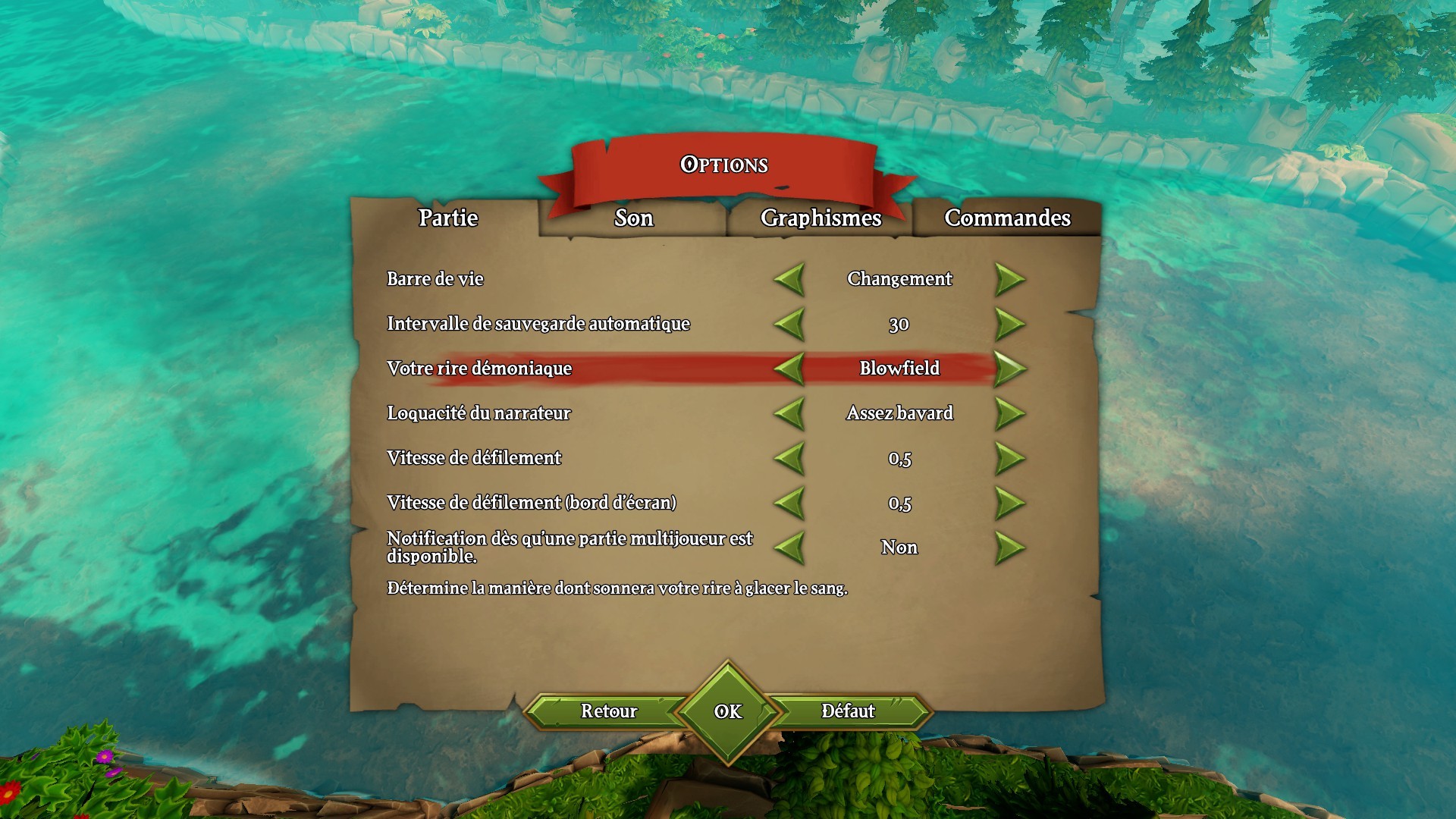
Task: Click the left arrow for Loquacité du narrateur
Action: tap(789, 413)
